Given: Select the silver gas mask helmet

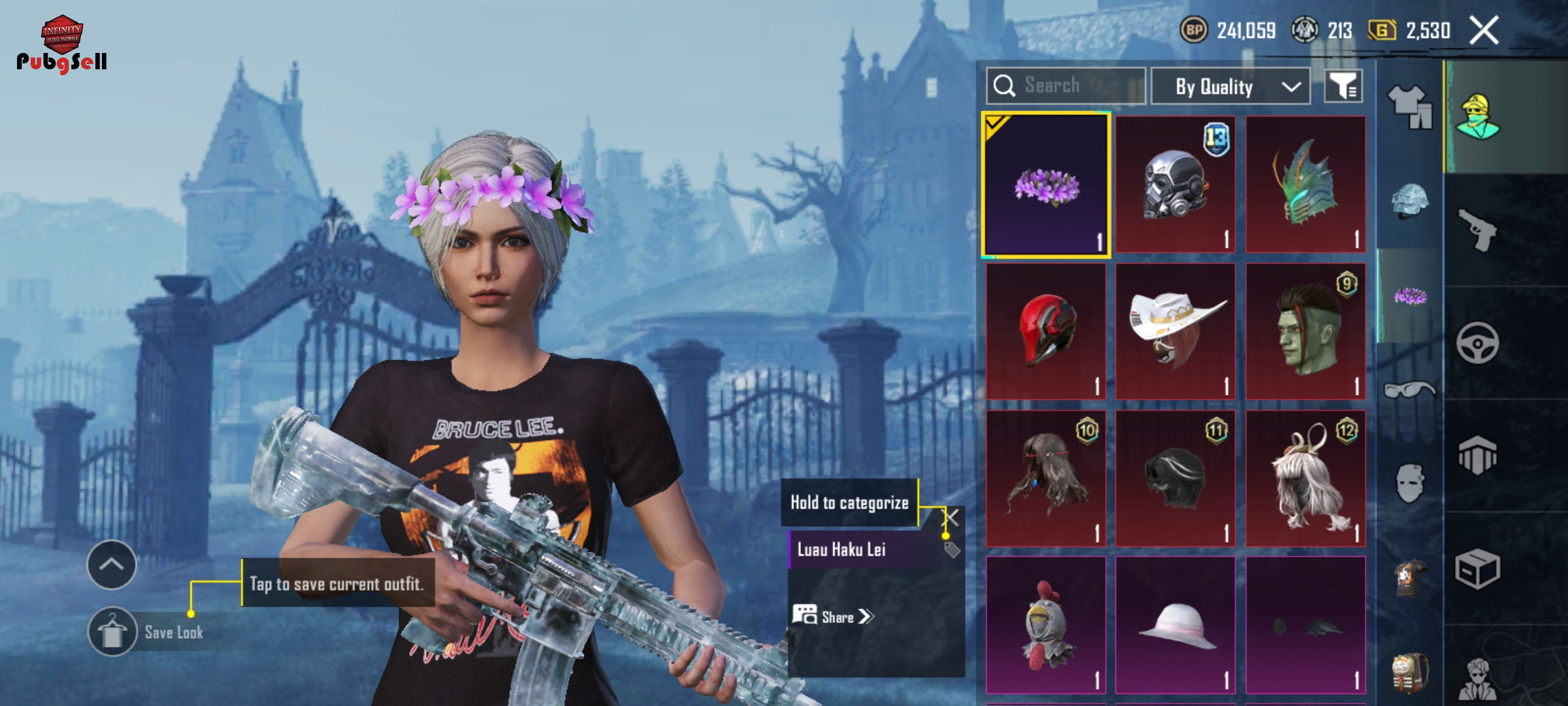Looking at the screenshot, I should coord(1175,185).
